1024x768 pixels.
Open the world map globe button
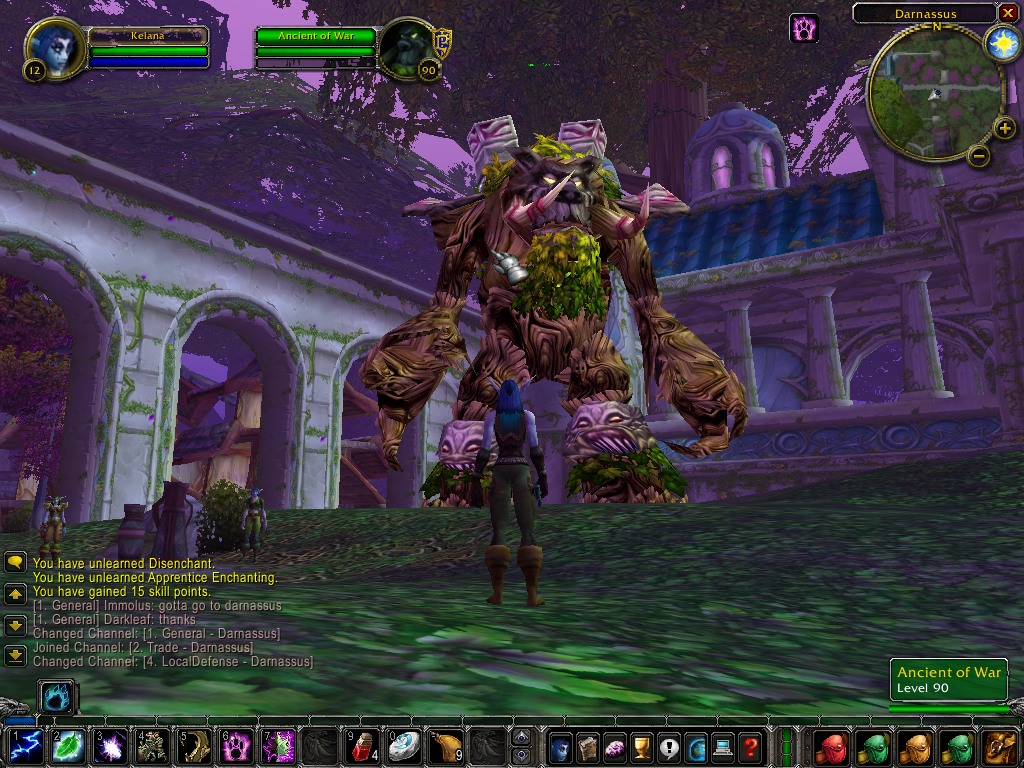[696, 746]
